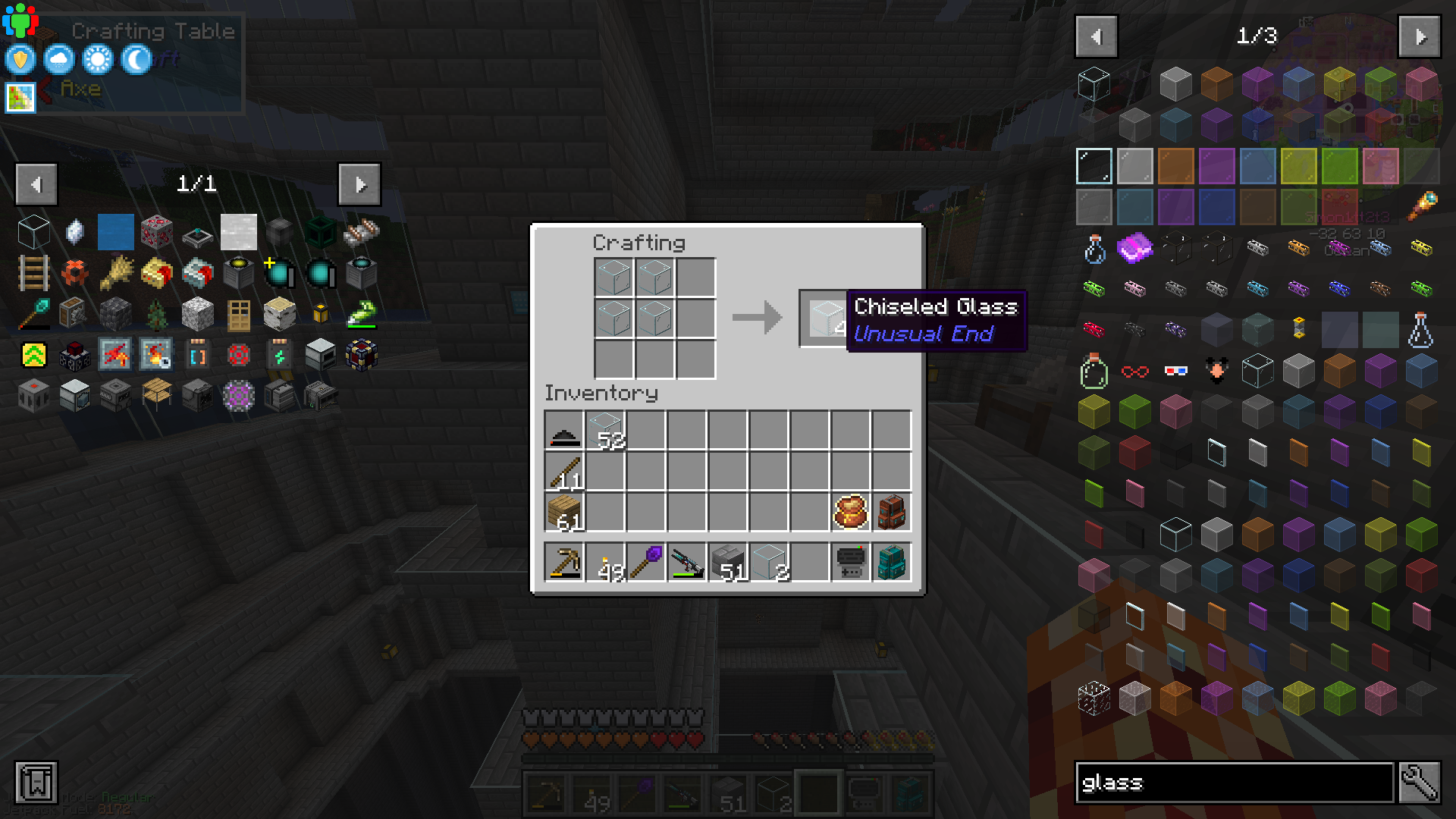Click the wrench icon to open JEI config
Screen dimensions: 1456x819
coord(1420,783)
